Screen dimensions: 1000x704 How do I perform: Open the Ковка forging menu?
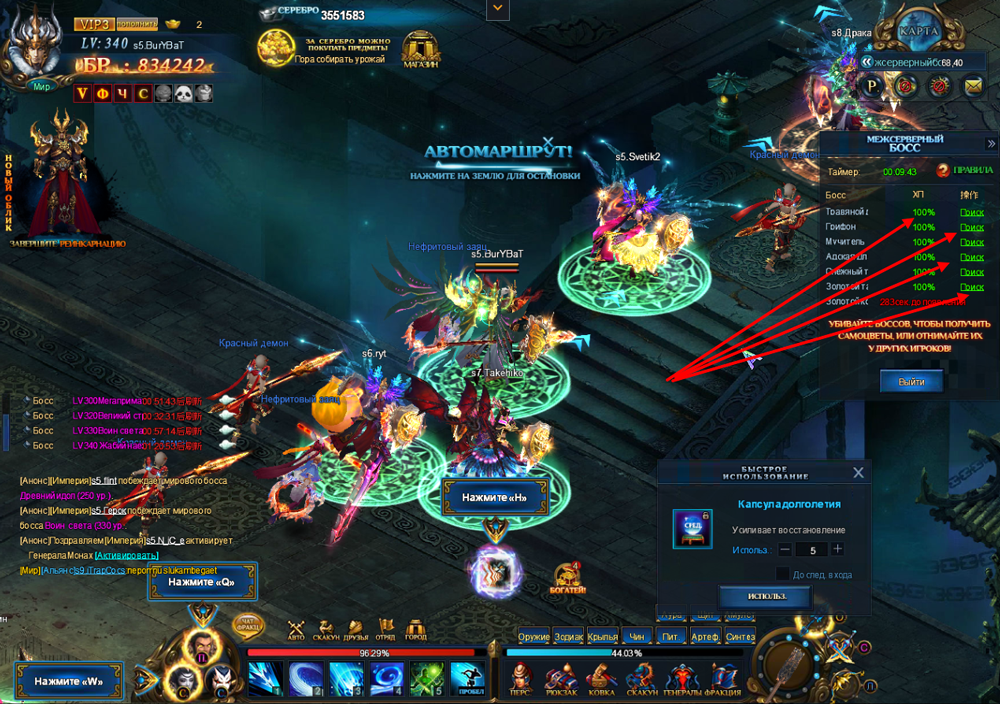[601, 678]
